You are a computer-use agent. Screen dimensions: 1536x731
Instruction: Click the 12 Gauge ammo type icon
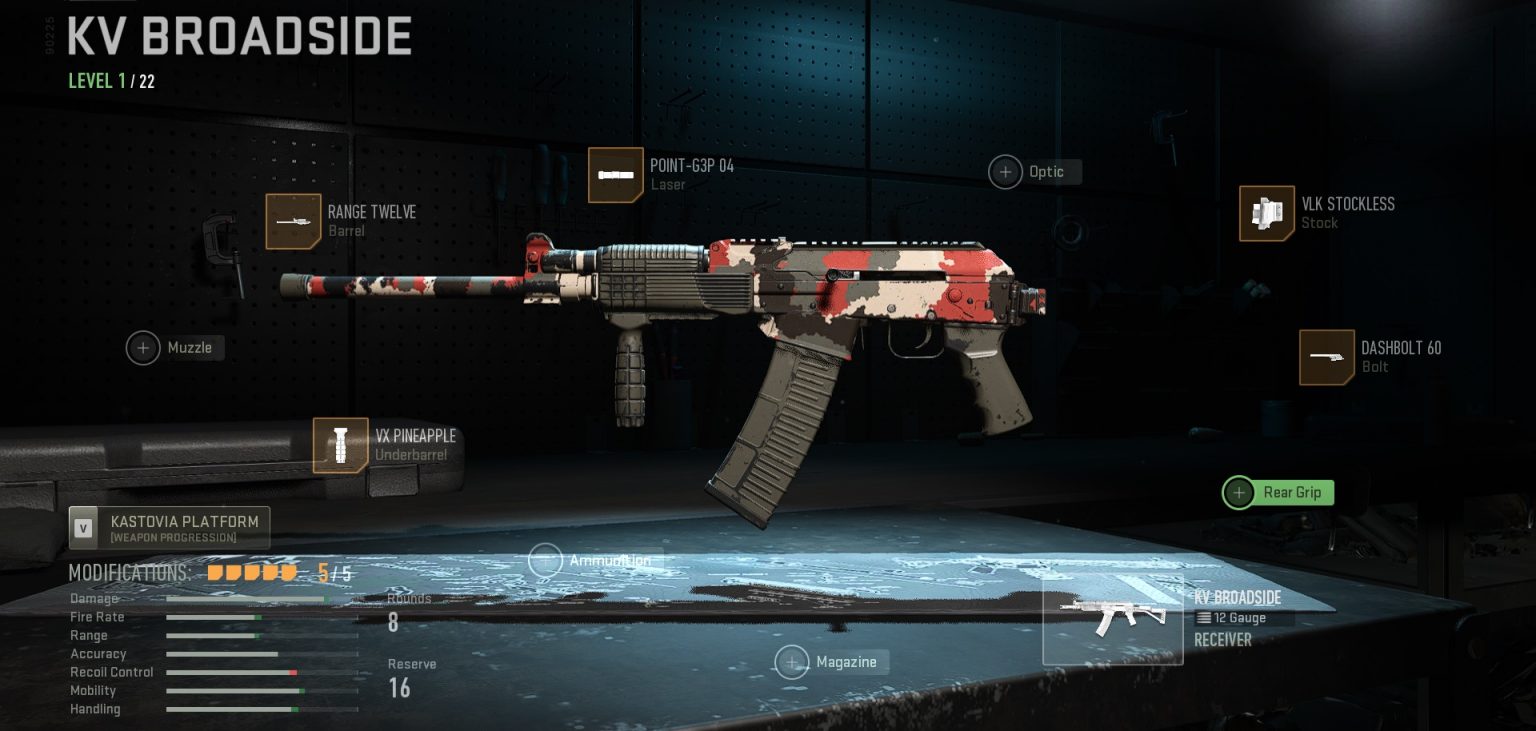click(x=1203, y=617)
